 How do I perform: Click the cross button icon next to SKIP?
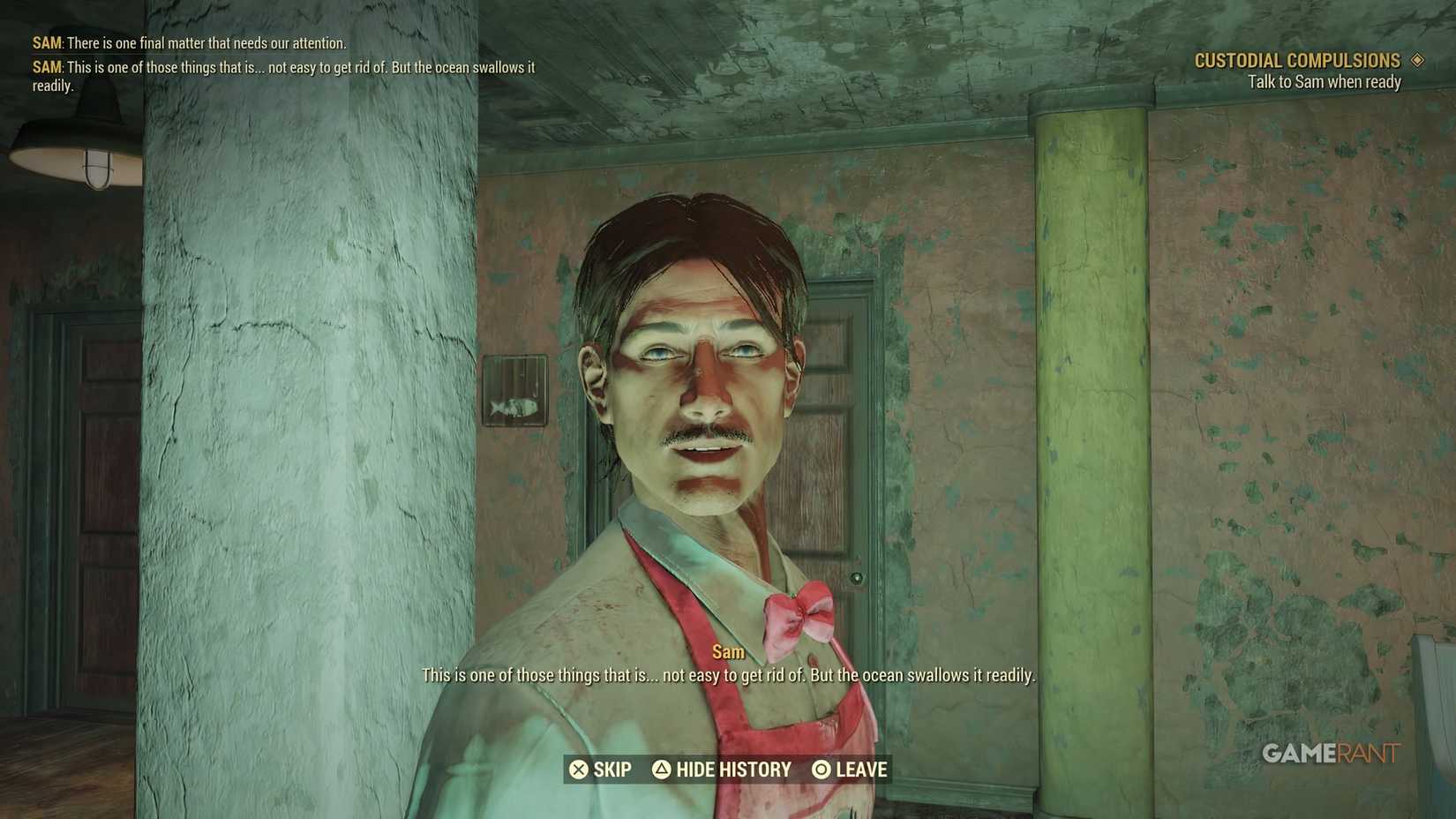[x=580, y=769]
